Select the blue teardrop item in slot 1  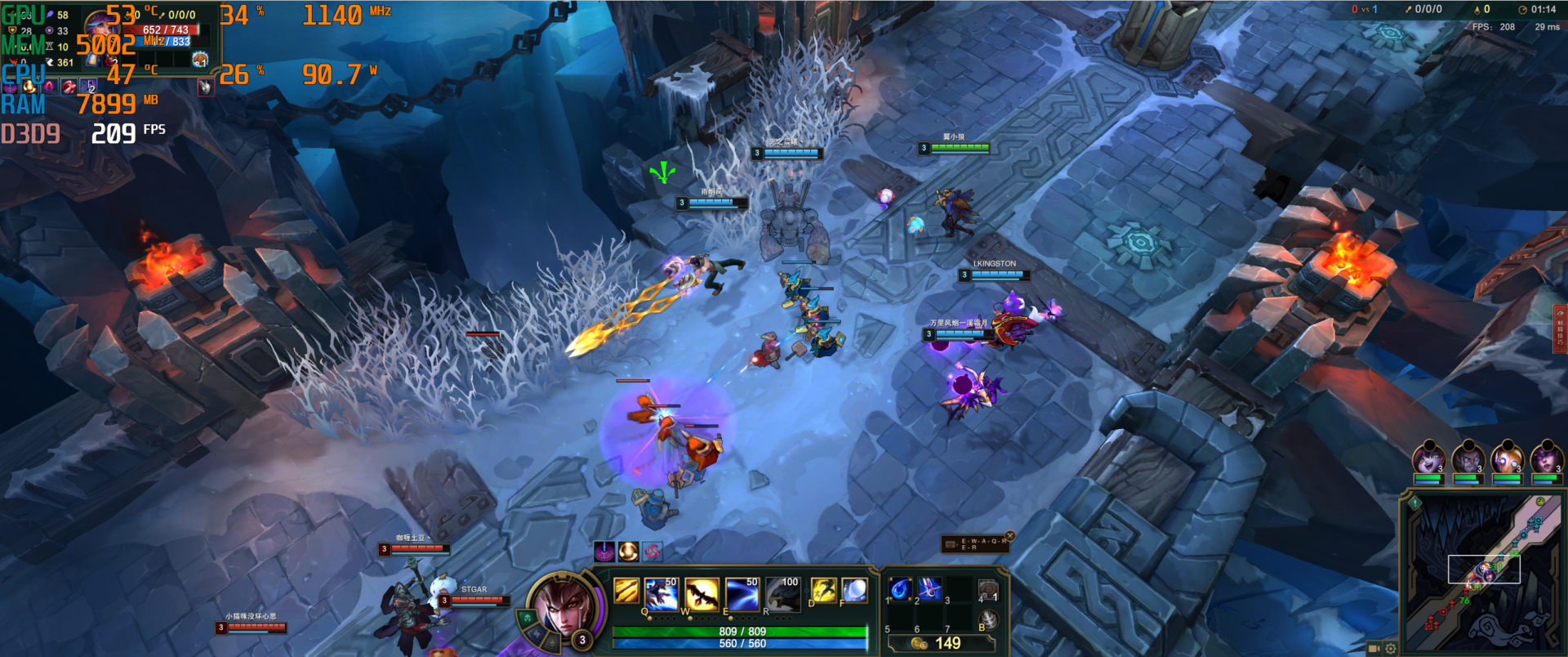(899, 588)
